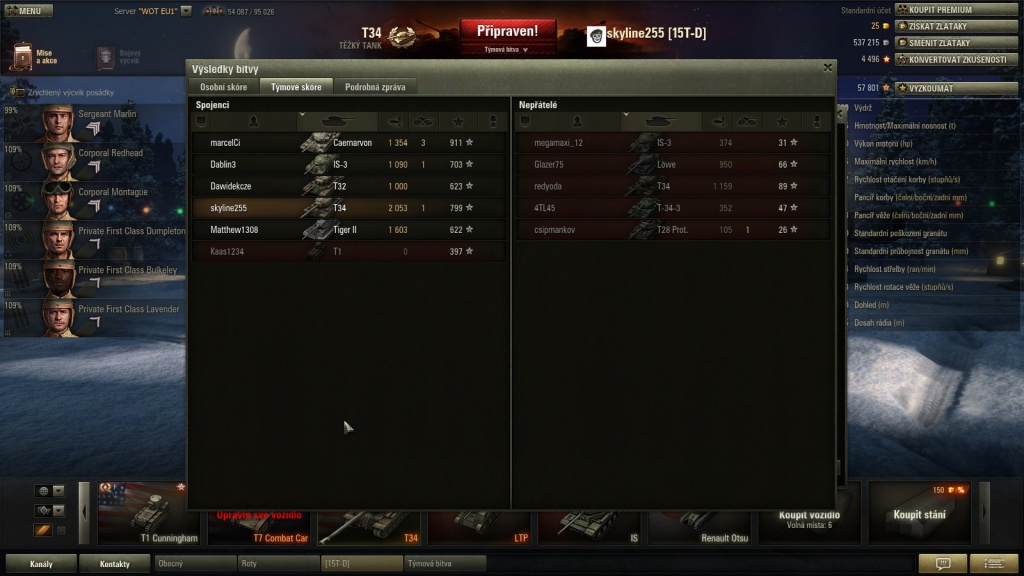Switch to the Týmové skóre tab
This screenshot has width=1024, height=576.
(296, 87)
